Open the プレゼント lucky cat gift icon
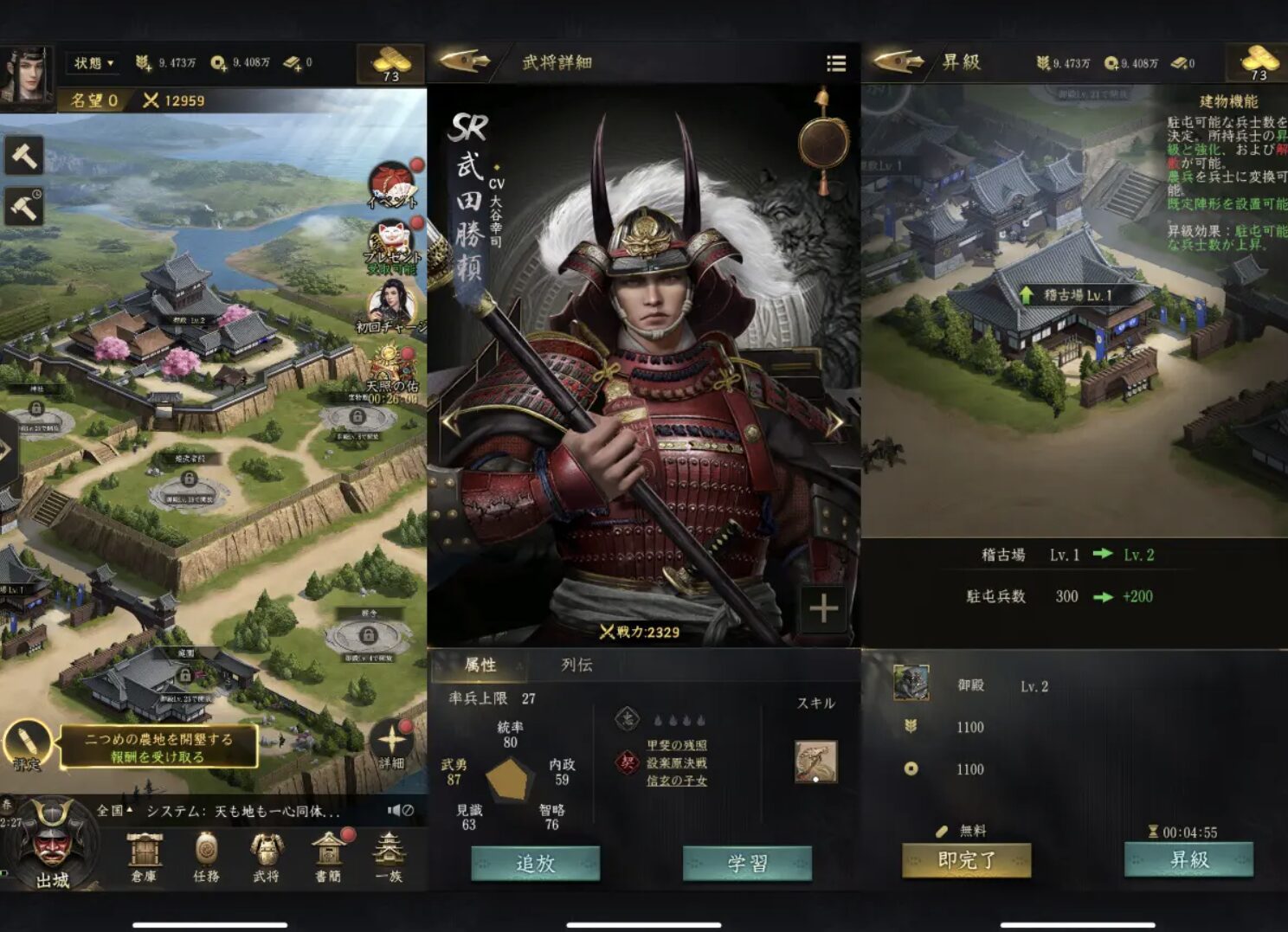This screenshot has width=1288, height=932. click(392, 246)
